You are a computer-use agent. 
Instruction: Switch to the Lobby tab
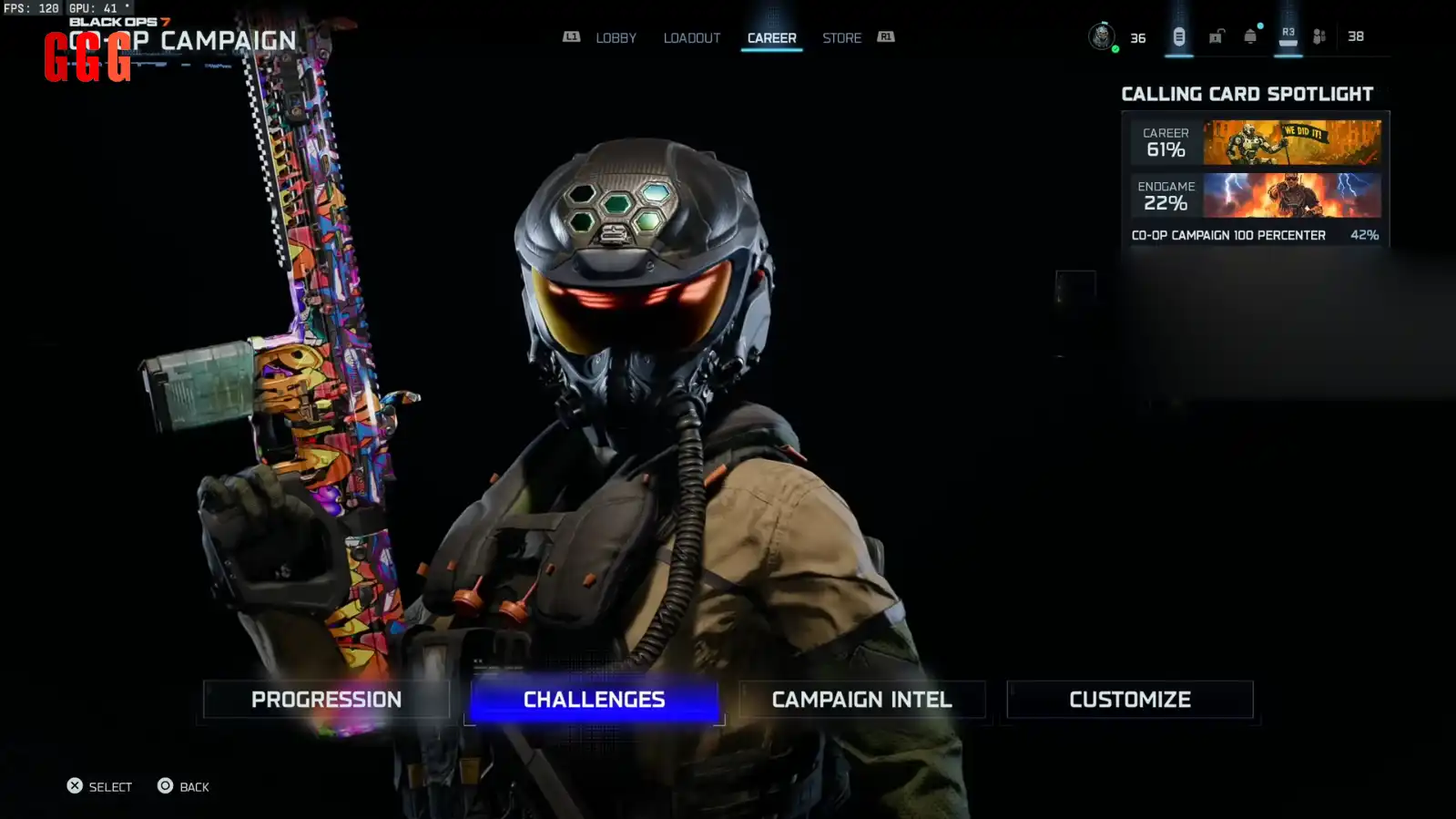tap(616, 38)
